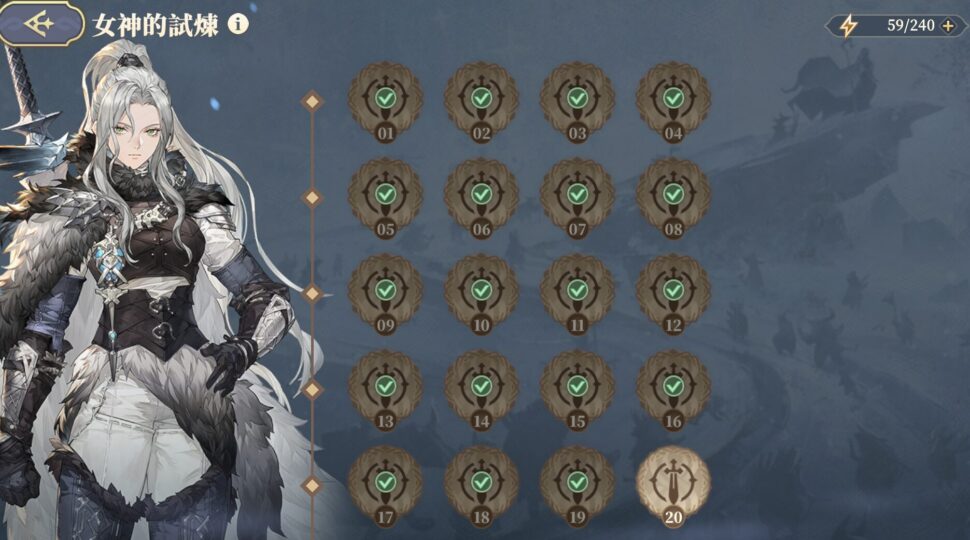
Task: Select trial stage 04
Action: click(x=673, y=100)
